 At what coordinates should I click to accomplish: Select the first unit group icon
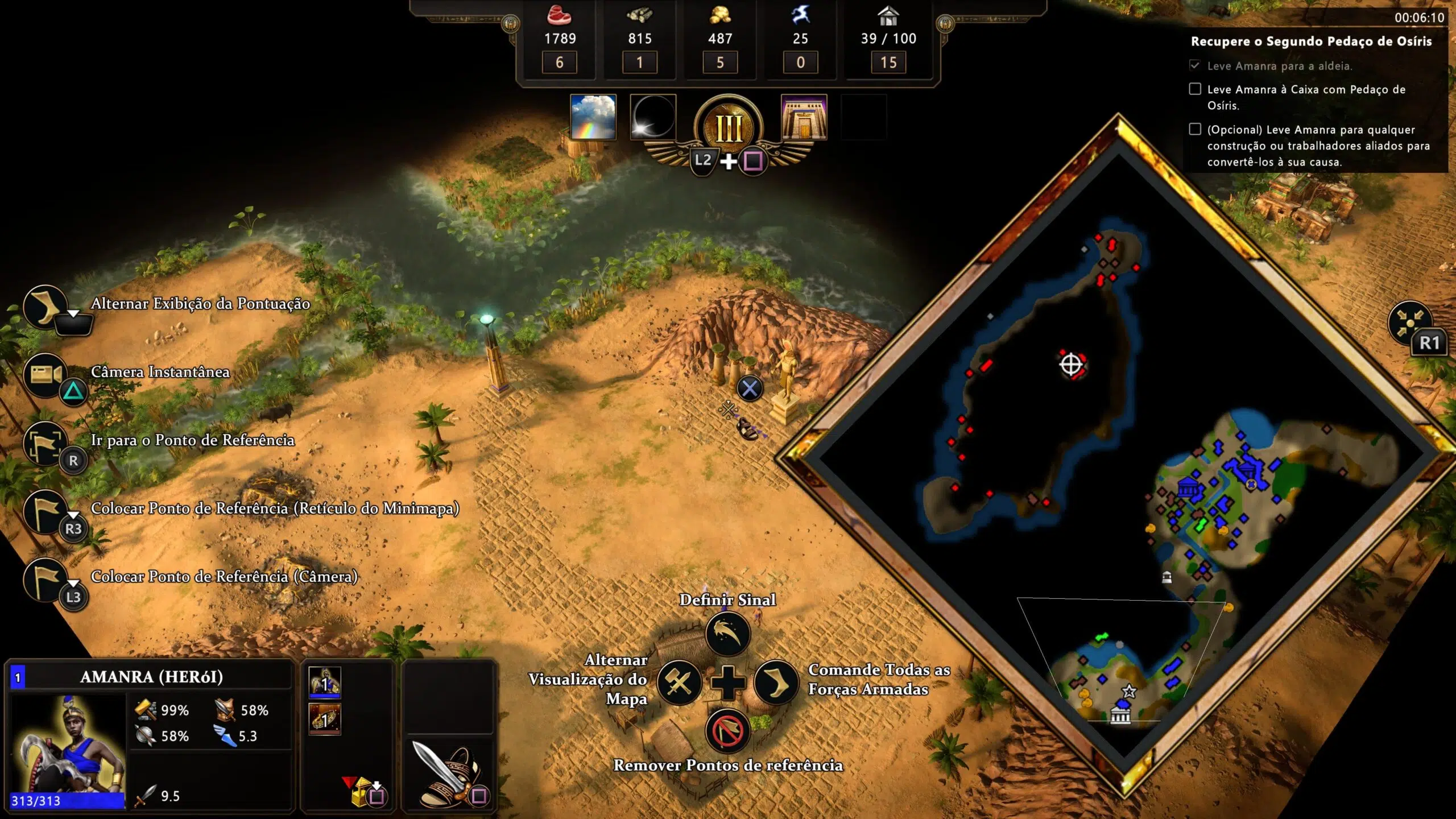tap(325, 682)
